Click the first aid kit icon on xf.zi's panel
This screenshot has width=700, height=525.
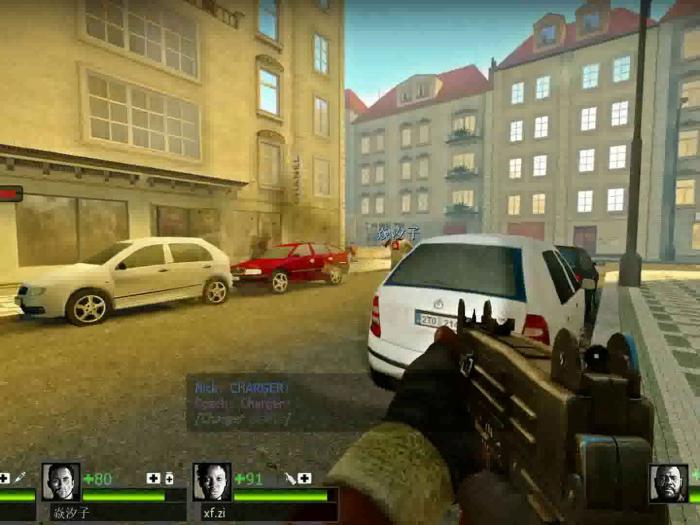coord(304,478)
